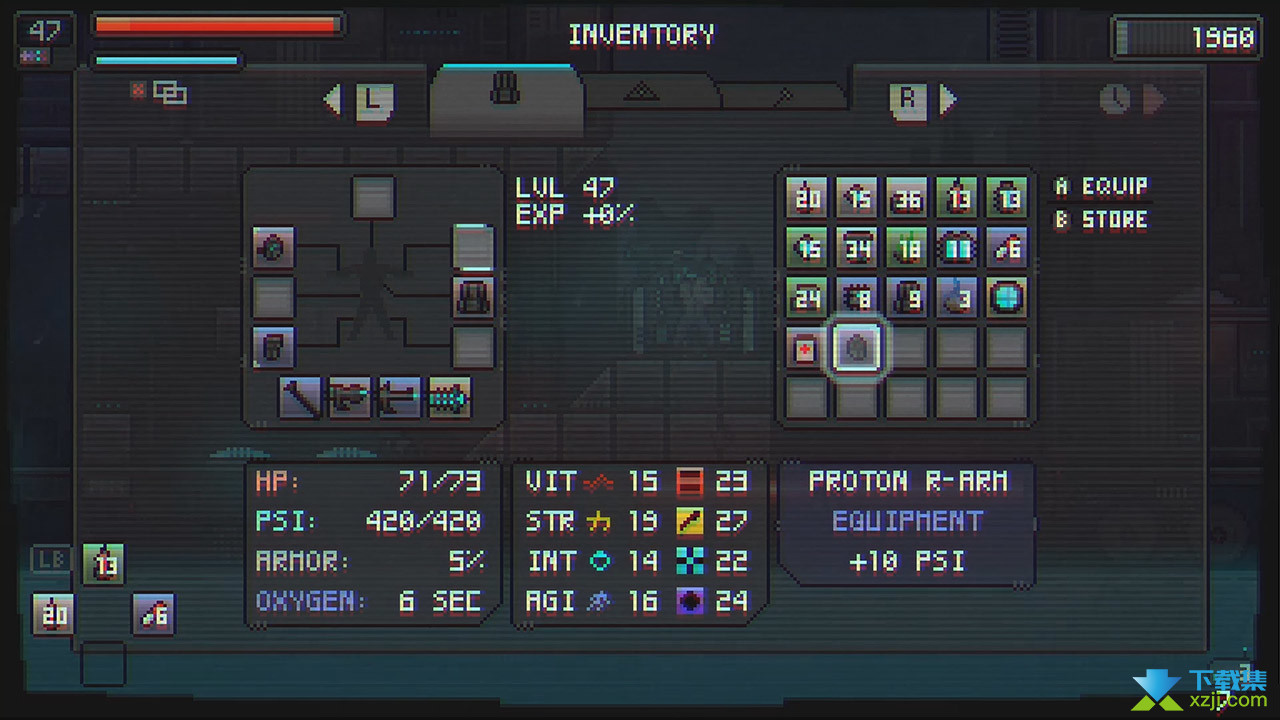Pick the cyan item stack showing 11
The image size is (1280, 720).
pyautogui.click(x=956, y=247)
